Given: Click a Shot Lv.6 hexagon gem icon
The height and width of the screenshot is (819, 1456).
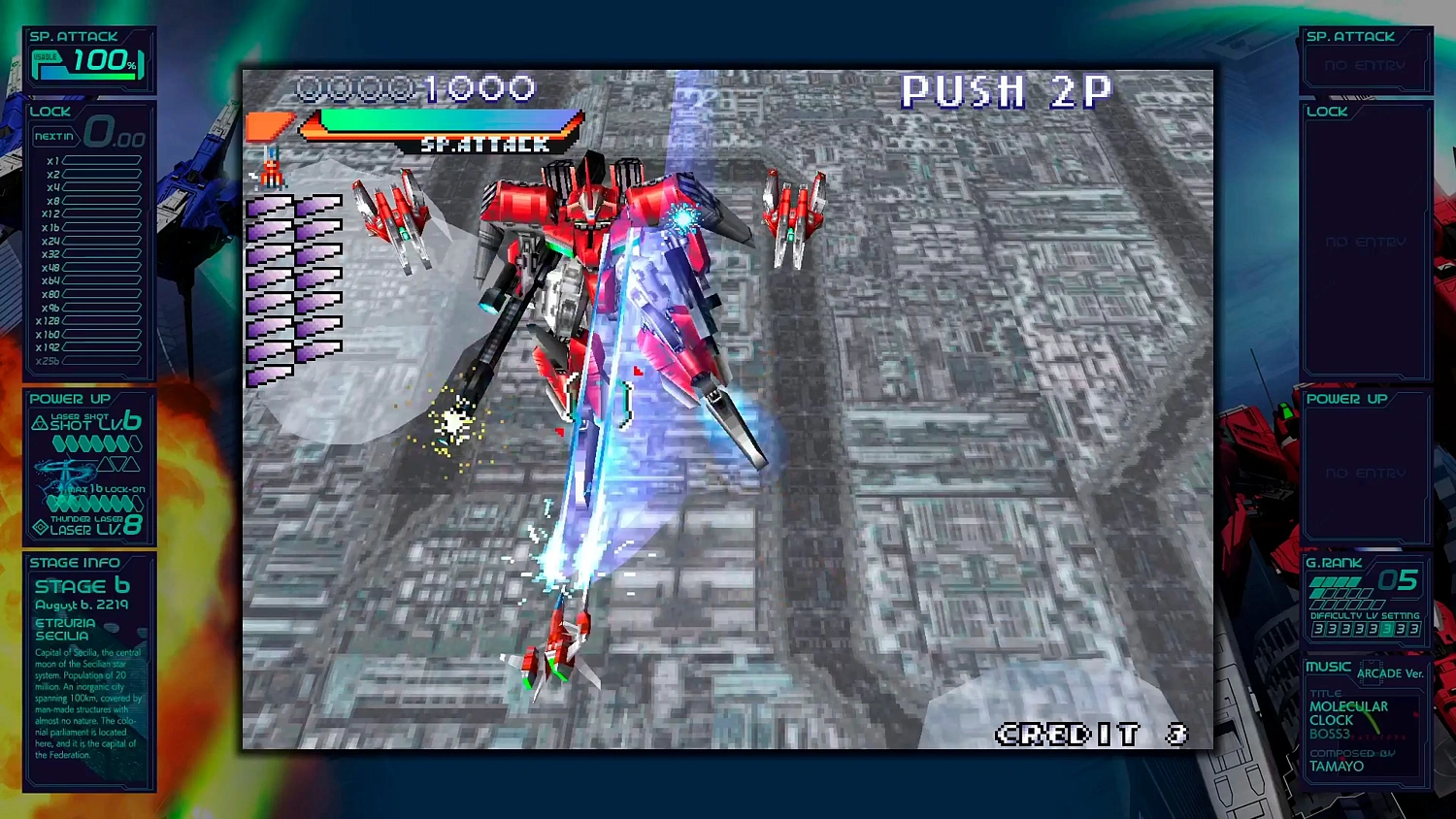Looking at the screenshot, I should tap(60, 444).
